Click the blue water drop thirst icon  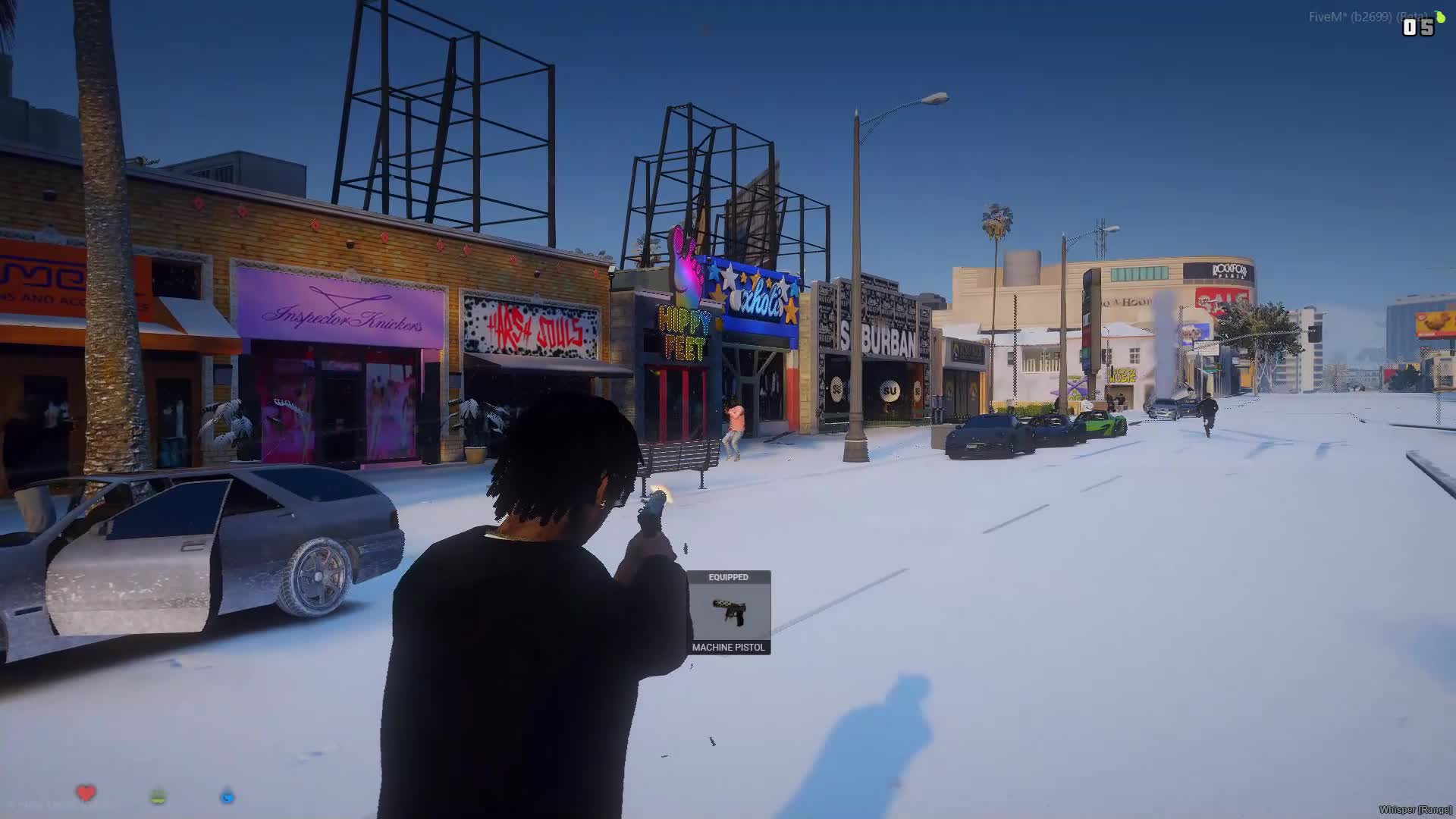point(227,796)
